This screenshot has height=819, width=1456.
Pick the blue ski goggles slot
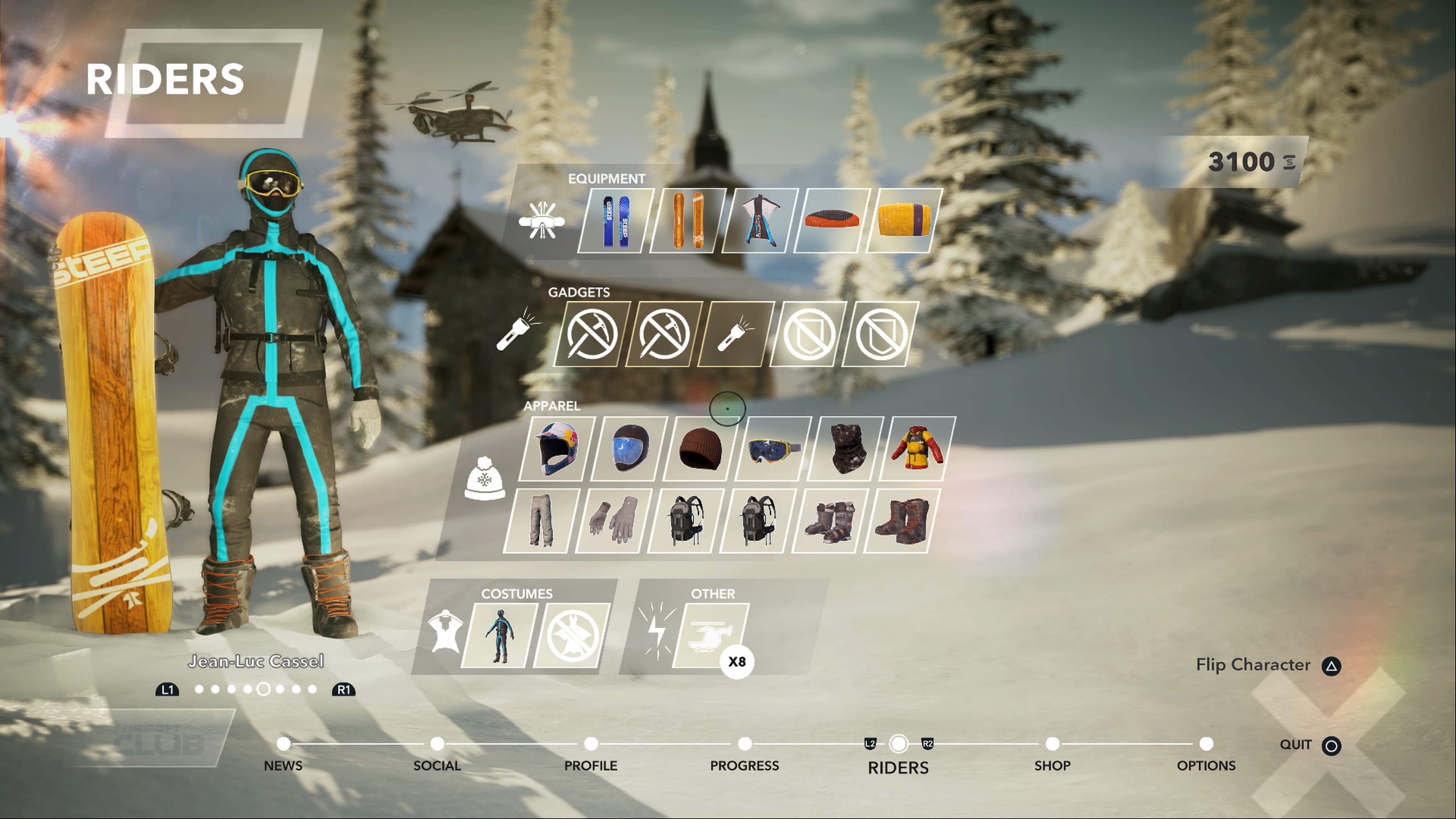pos(773,449)
